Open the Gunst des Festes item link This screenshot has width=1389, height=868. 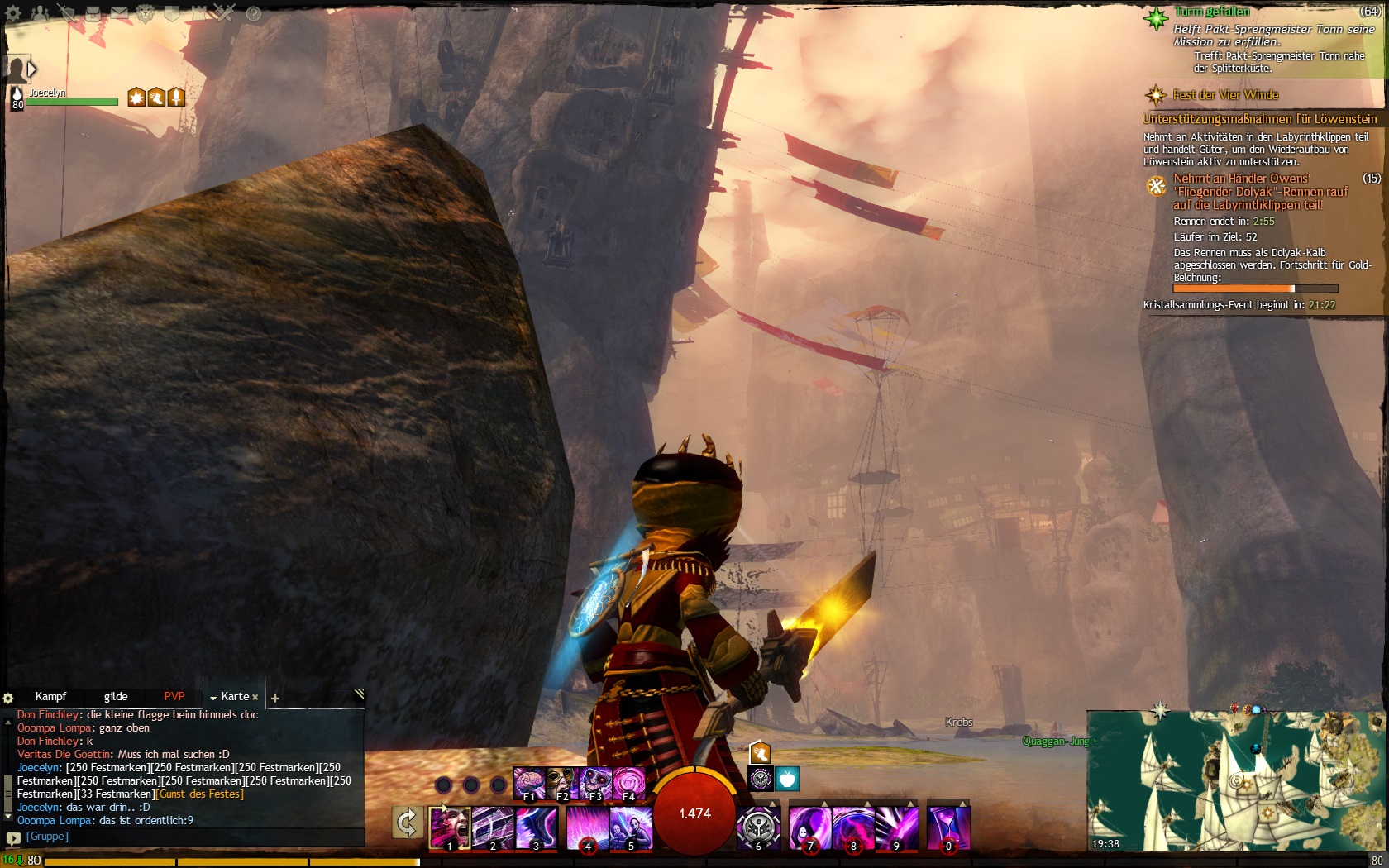pyautogui.click(x=201, y=794)
